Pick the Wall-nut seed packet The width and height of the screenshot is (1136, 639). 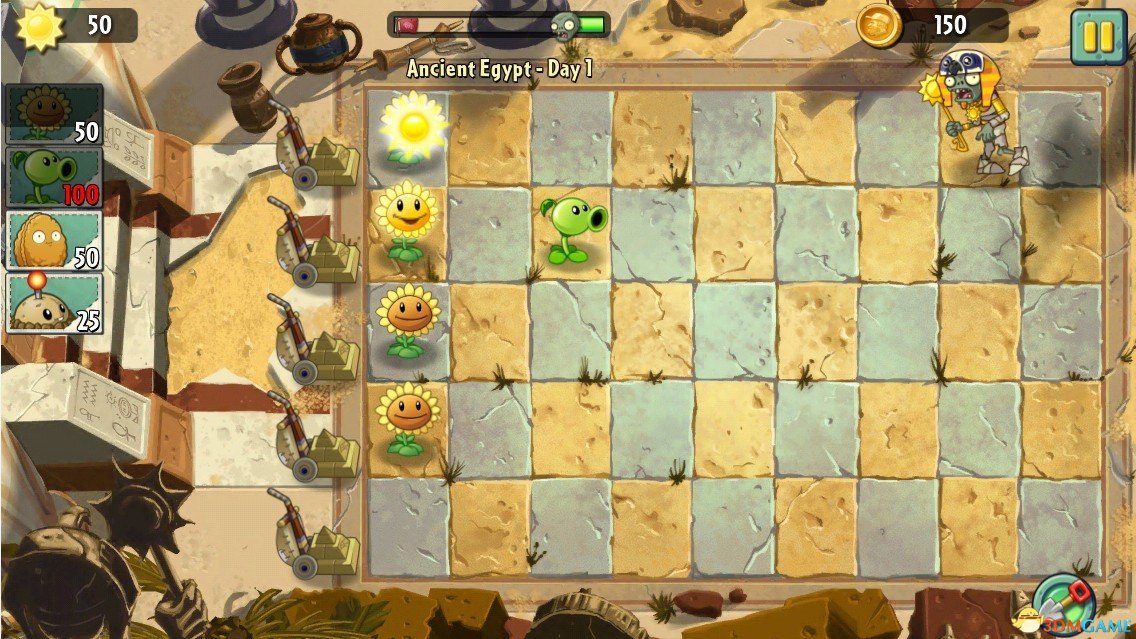54,240
